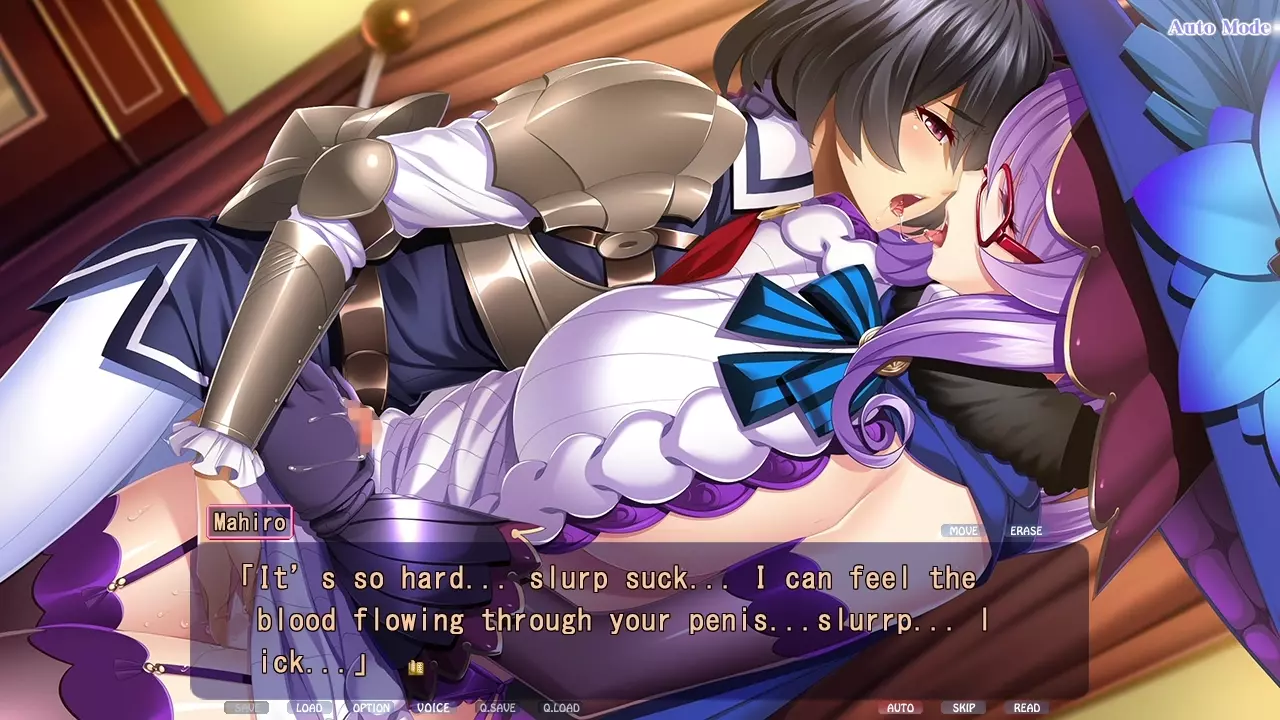Click the greyed-out SAVE button
The height and width of the screenshot is (720, 1280).
pos(246,708)
